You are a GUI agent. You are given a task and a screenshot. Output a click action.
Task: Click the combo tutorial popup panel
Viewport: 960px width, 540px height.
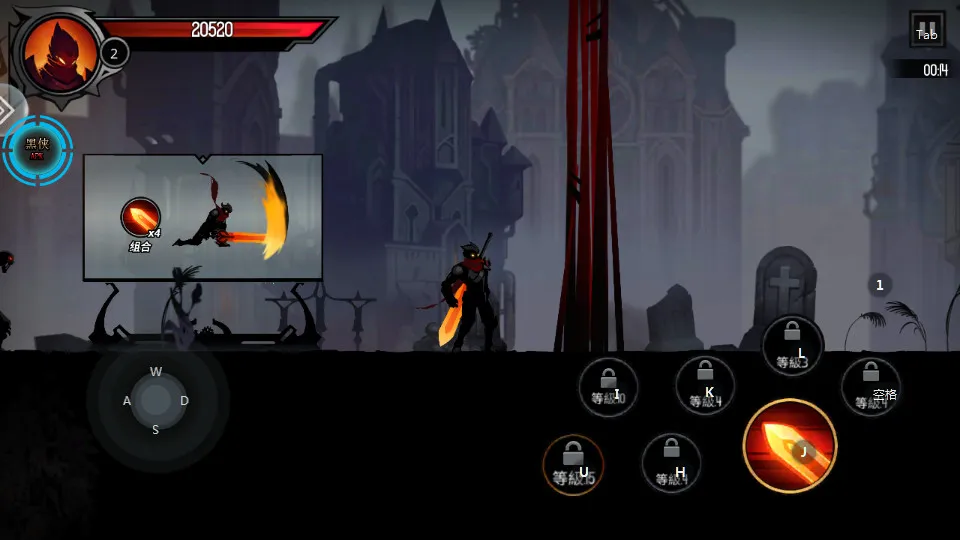tap(203, 217)
